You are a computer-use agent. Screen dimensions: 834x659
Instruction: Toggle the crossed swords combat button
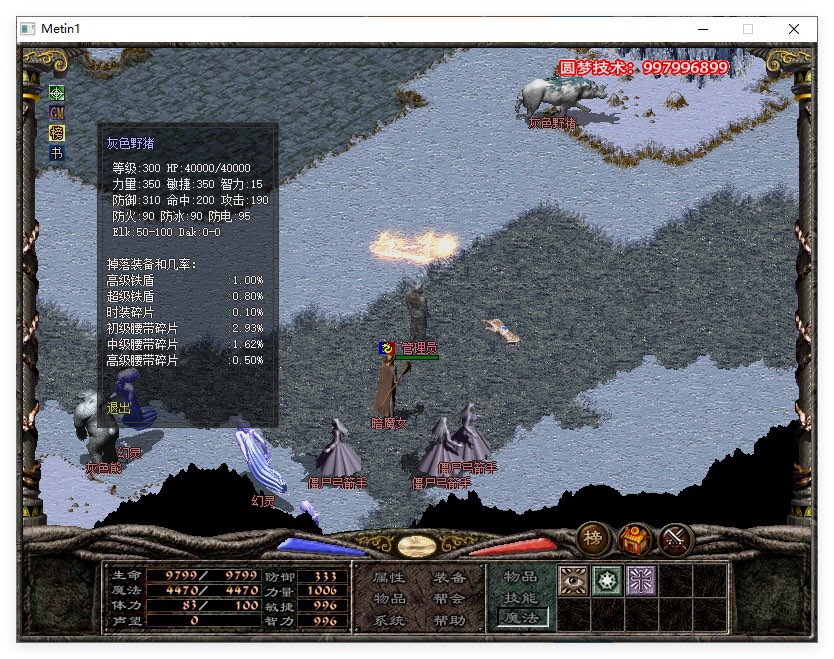tap(676, 540)
